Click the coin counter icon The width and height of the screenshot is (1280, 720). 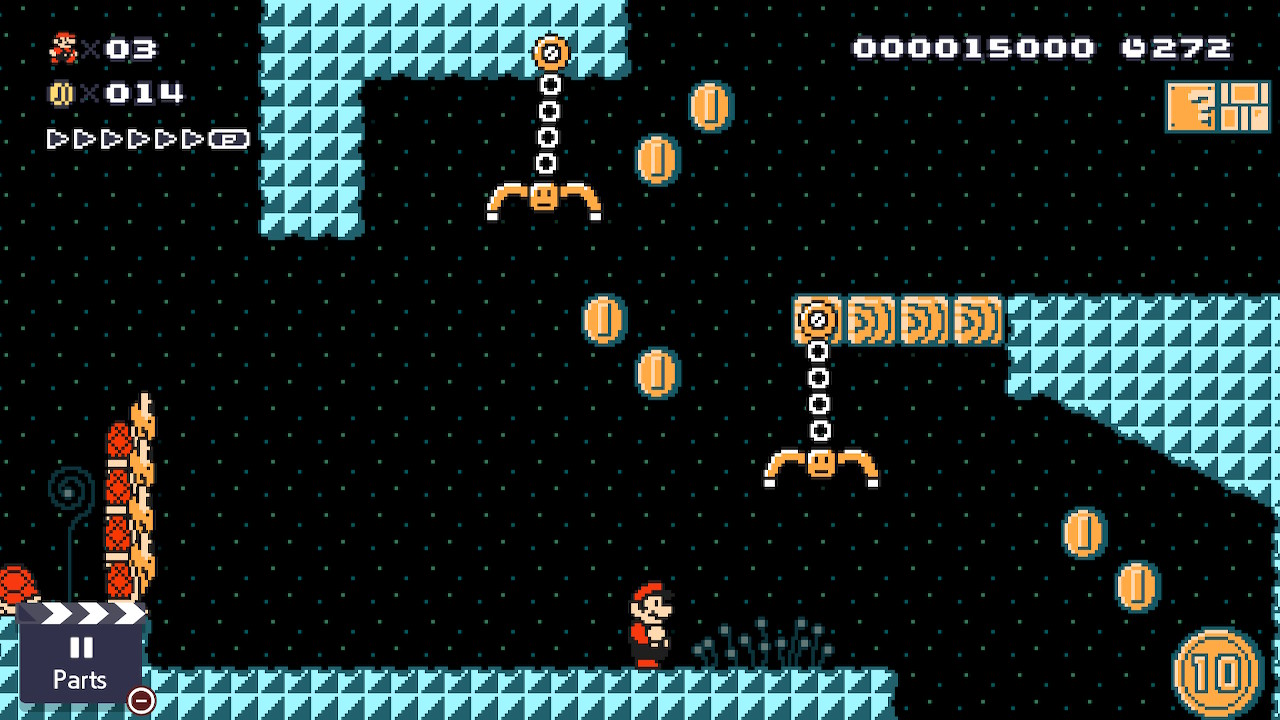click(62, 93)
